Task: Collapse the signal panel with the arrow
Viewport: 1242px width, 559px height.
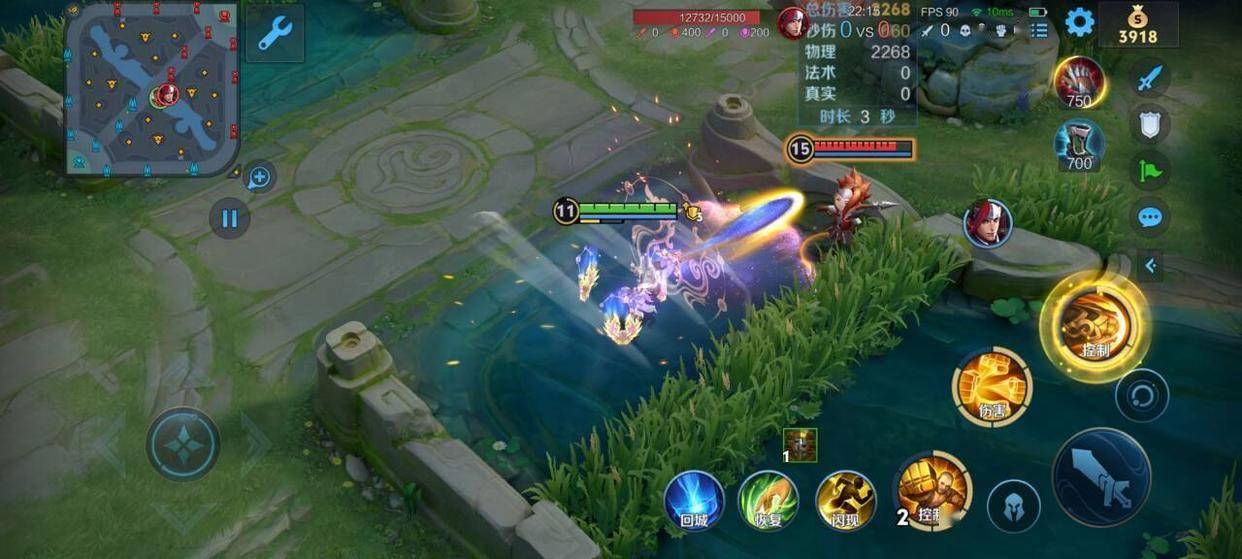Action: (1150, 266)
